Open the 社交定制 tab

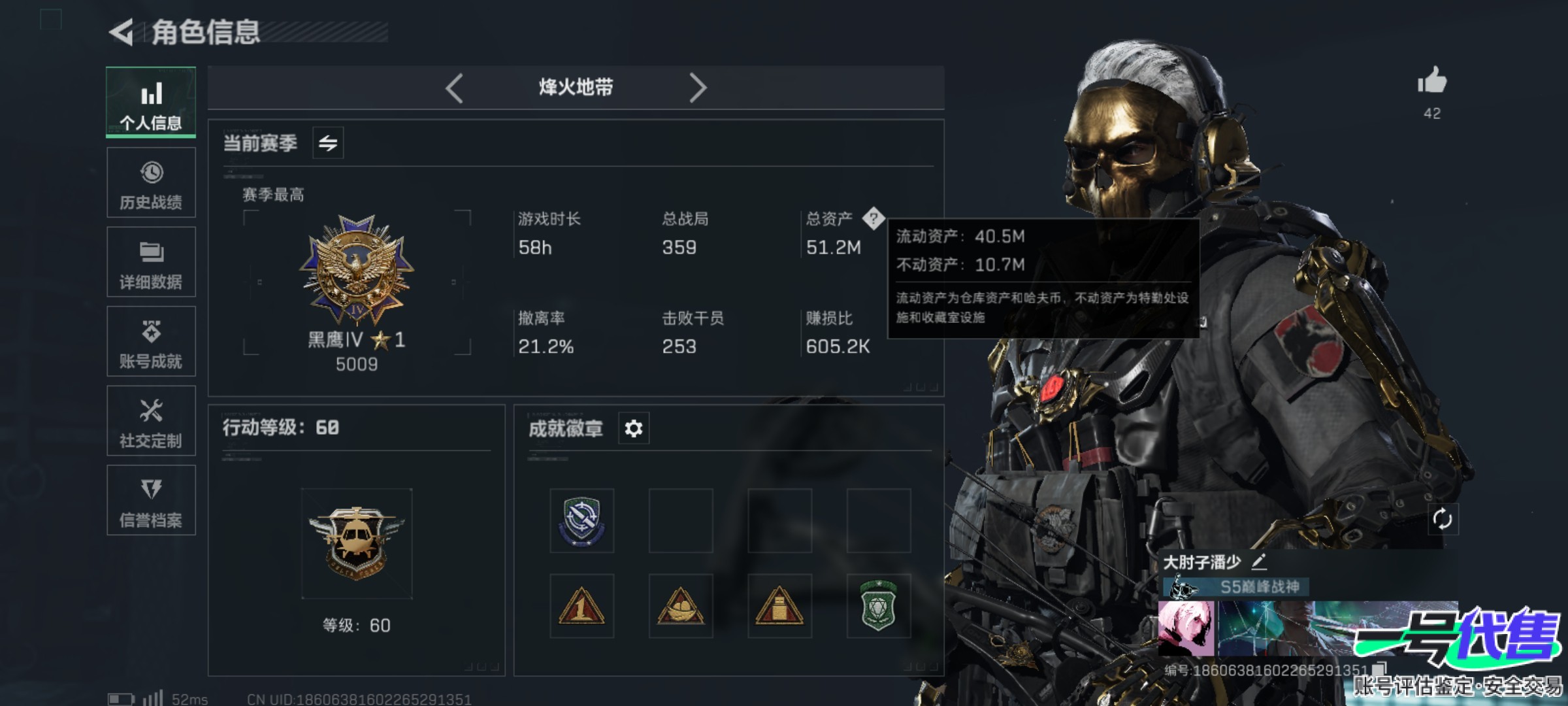(151, 421)
